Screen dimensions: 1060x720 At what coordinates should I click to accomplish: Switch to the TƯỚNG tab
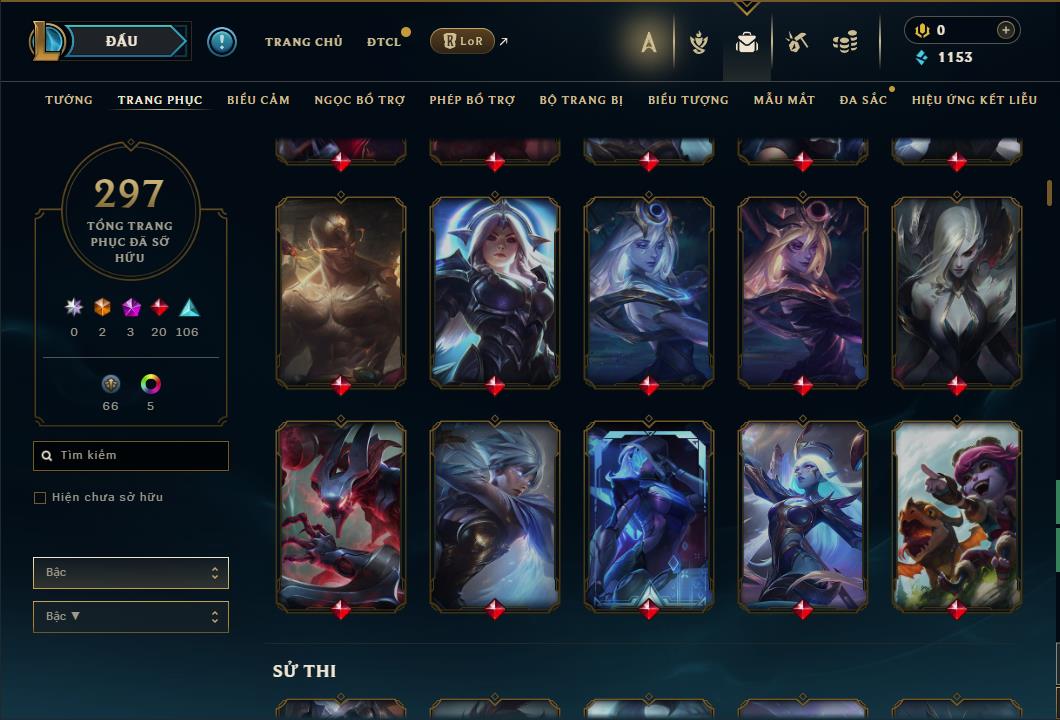[69, 100]
